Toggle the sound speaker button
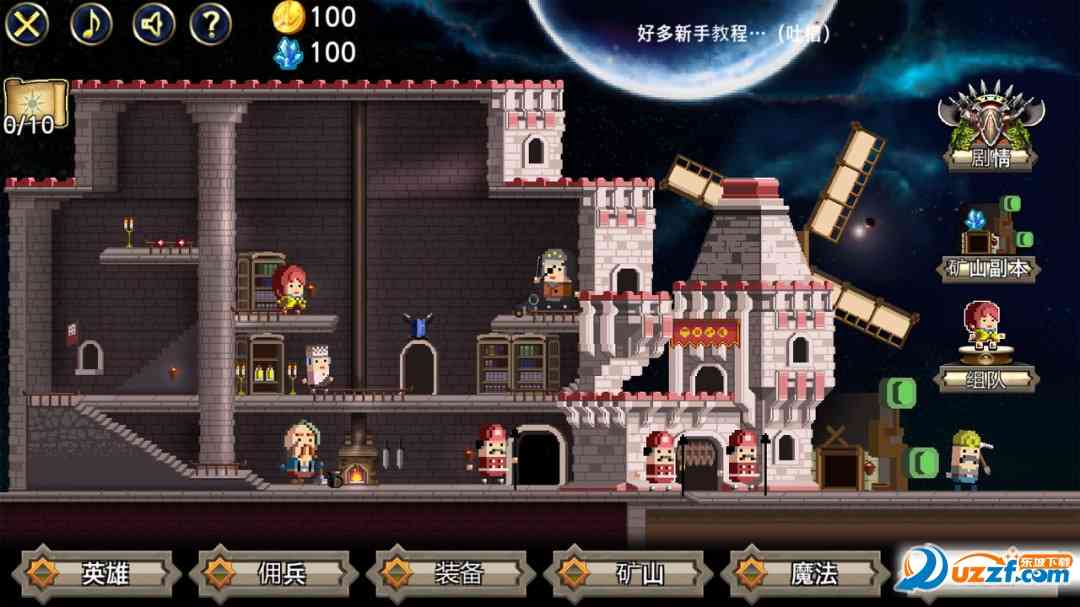The height and width of the screenshot is (607, 1080). click(x=153, y=24)
